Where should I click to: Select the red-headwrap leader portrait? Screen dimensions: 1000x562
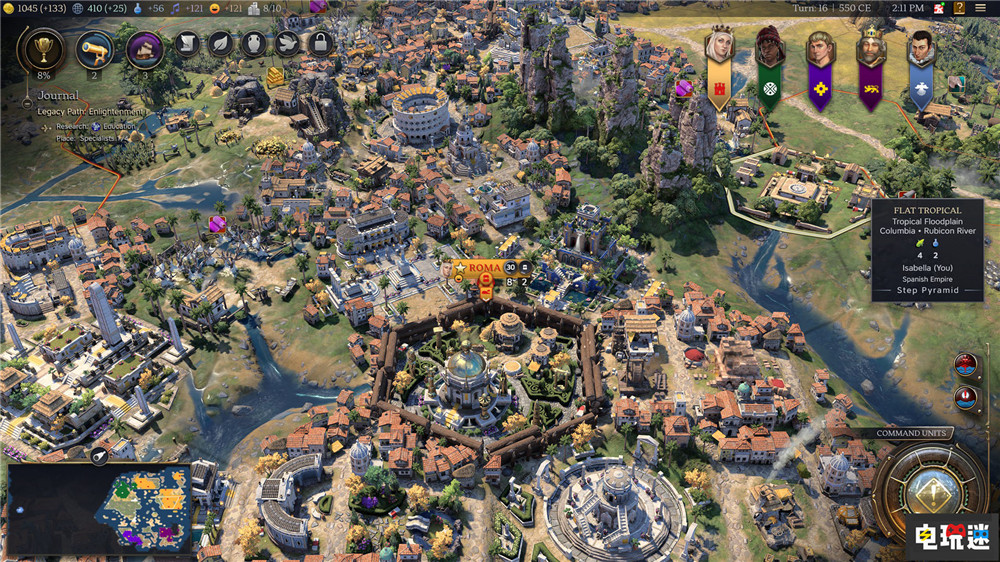click(x=769, y=47)
